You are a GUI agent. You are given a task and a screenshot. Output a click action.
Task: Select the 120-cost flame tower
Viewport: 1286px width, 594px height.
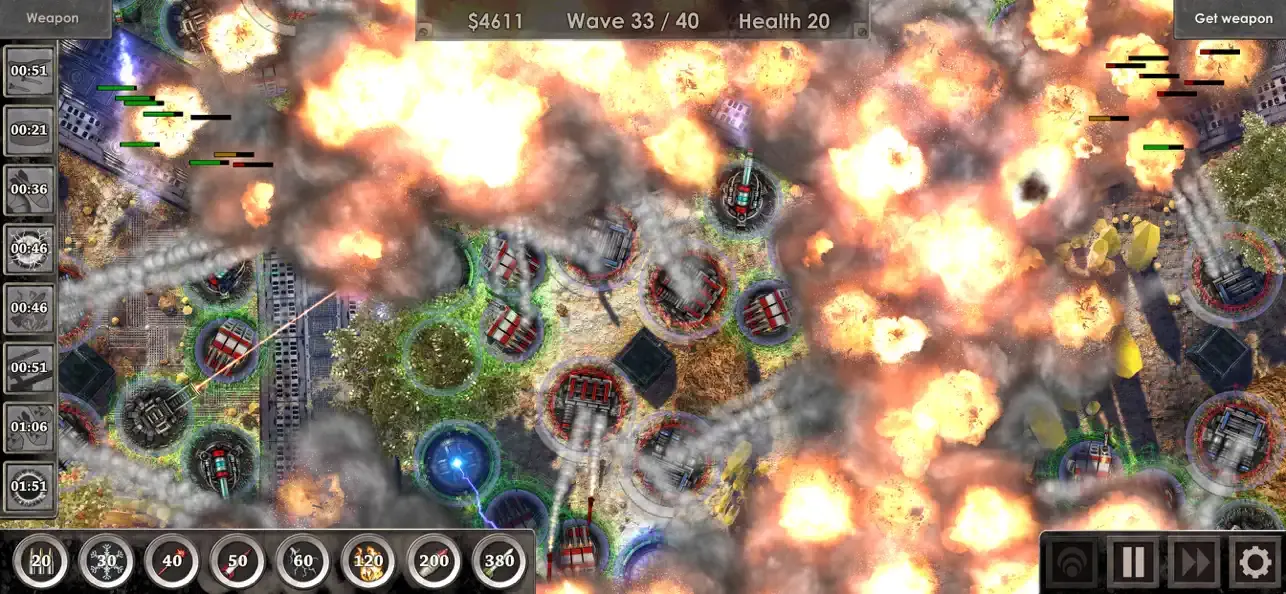pos(369,561)
